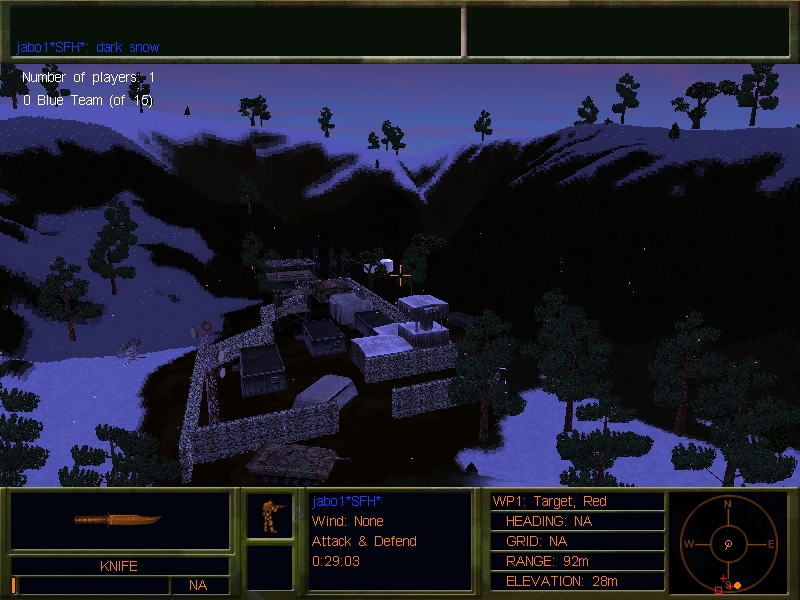Select the knife weapon slot
This screenshot has width=800, height=600.
click(x=119, y=520)
